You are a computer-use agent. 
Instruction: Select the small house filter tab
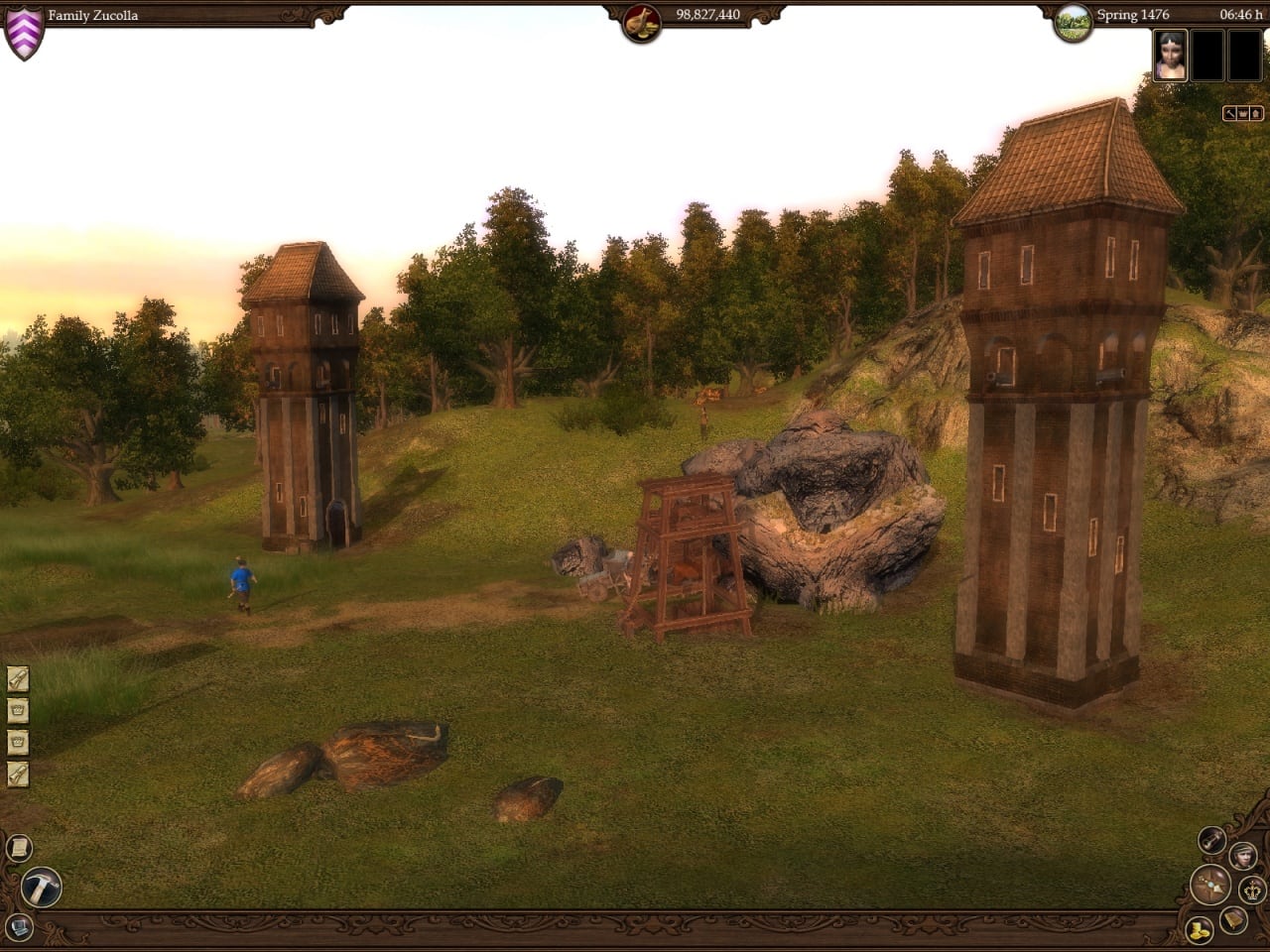point(1256,114)
